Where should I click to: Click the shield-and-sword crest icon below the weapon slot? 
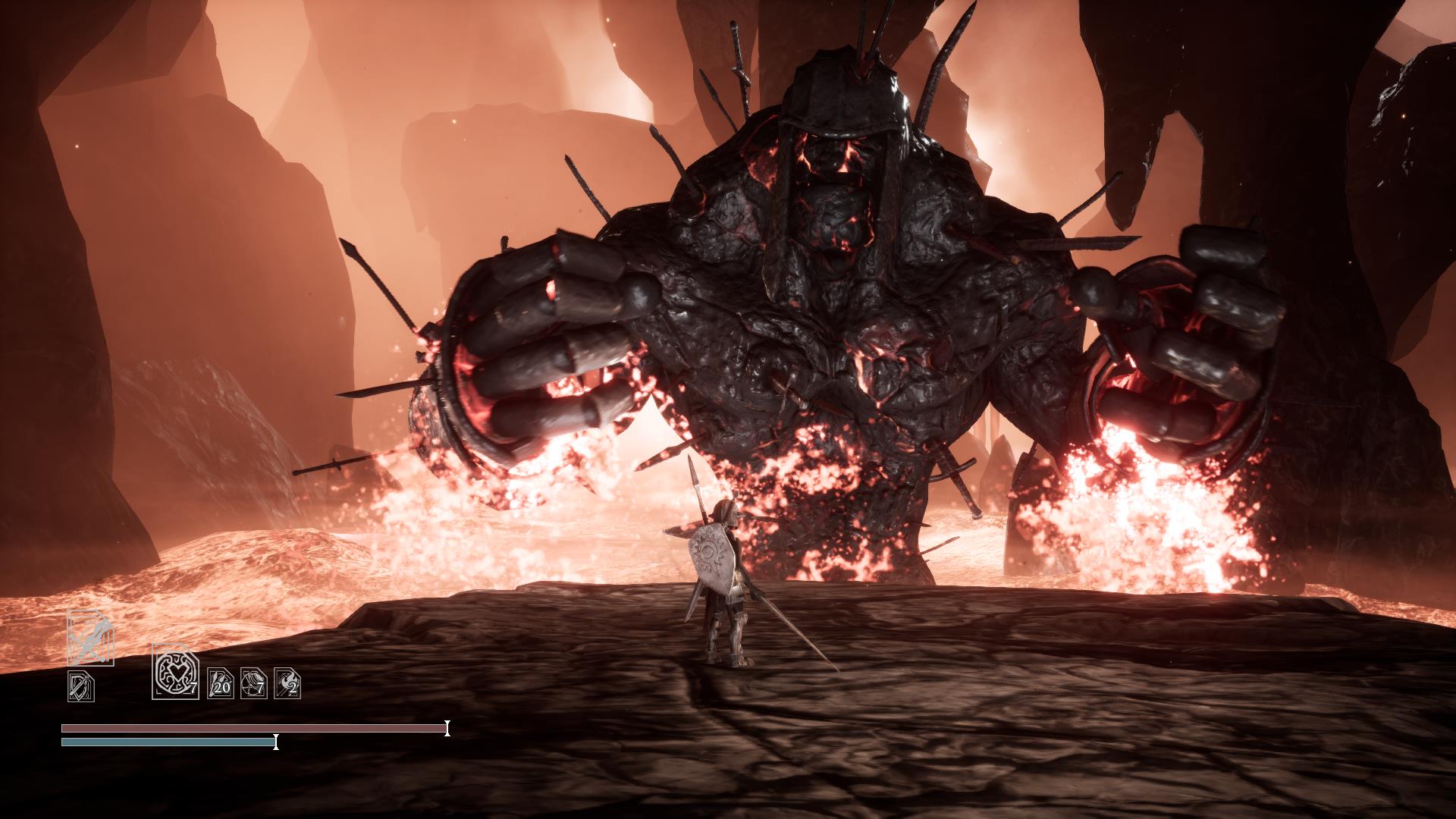pos(81,685)
